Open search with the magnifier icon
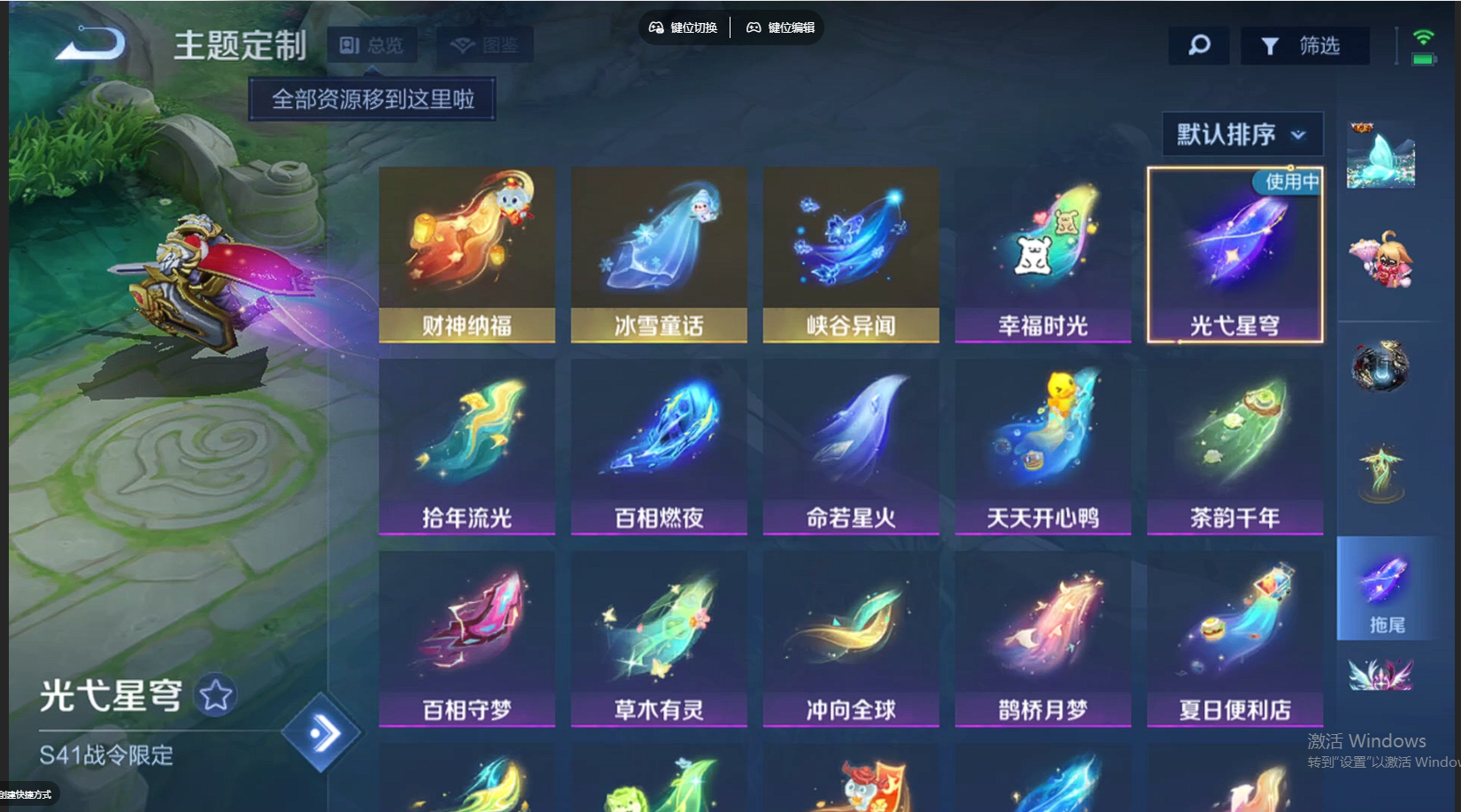 [x=1199, y=45]
